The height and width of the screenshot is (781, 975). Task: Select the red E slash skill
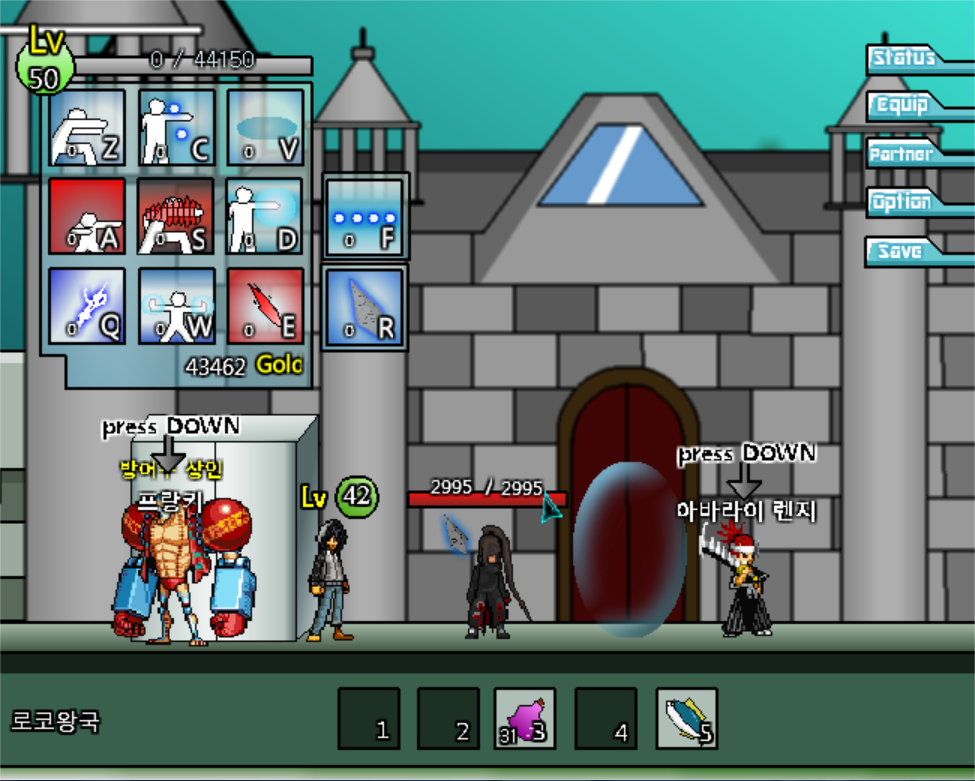click(x=265, y=305)
